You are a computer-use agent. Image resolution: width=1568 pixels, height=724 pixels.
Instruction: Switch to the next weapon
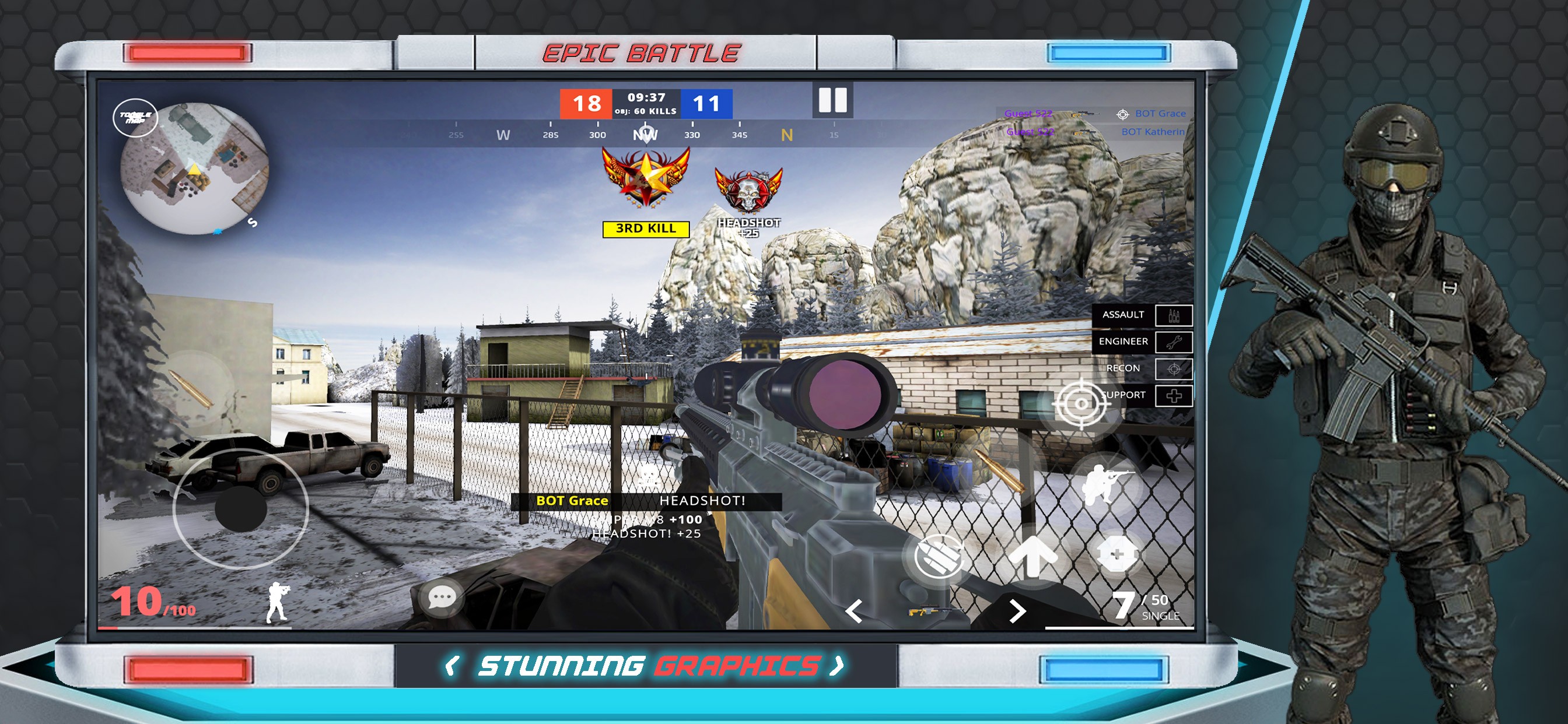pyautogui.click(x=1017, y=611)
